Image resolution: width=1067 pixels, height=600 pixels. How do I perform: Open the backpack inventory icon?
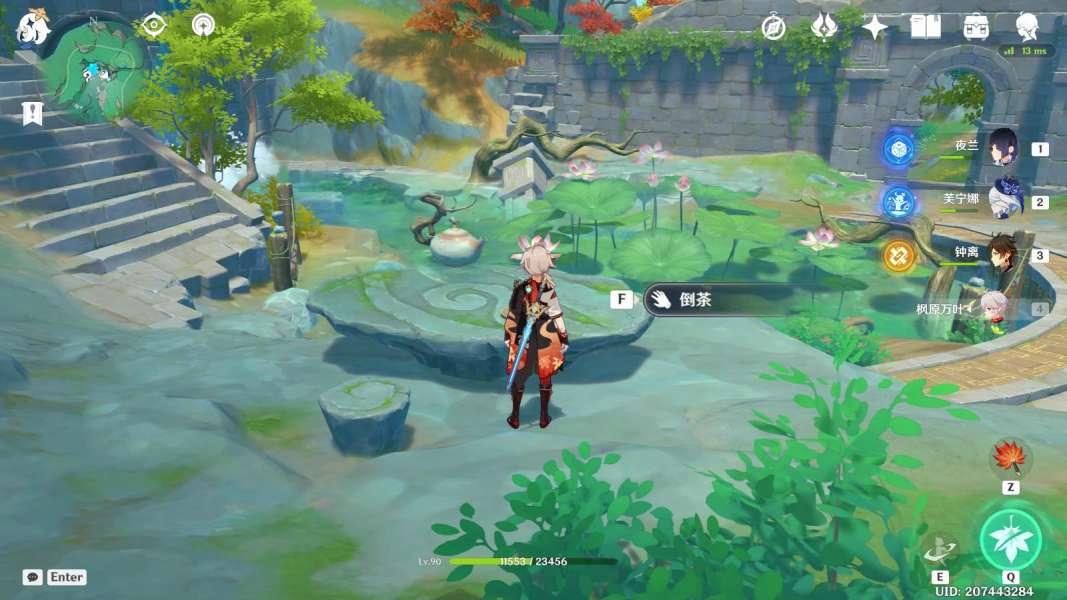coord(976,27)
